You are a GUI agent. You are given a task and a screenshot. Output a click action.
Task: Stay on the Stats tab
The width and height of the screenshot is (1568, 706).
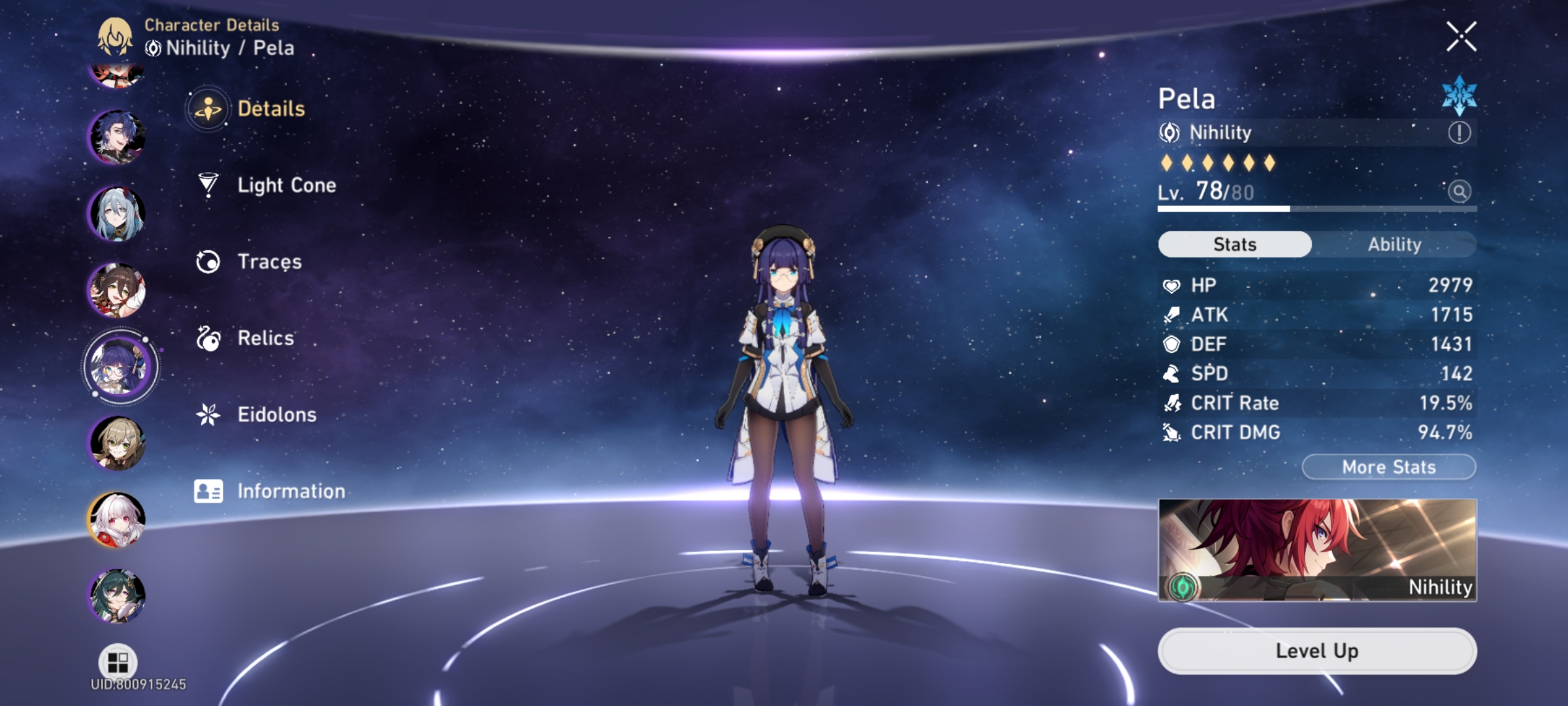1233,244
